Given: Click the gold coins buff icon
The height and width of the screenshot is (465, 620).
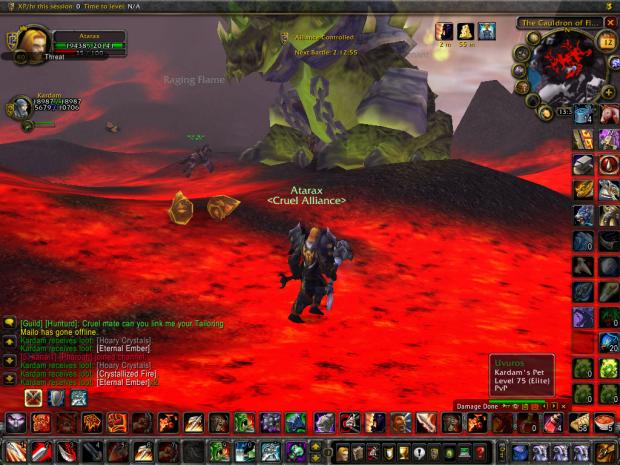Looking at the screenshot, I should tap(466, 31).
